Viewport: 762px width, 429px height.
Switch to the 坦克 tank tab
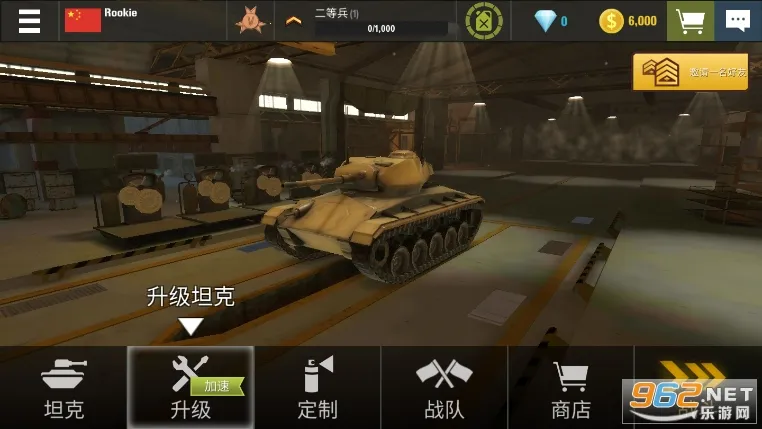click(64, 388)
